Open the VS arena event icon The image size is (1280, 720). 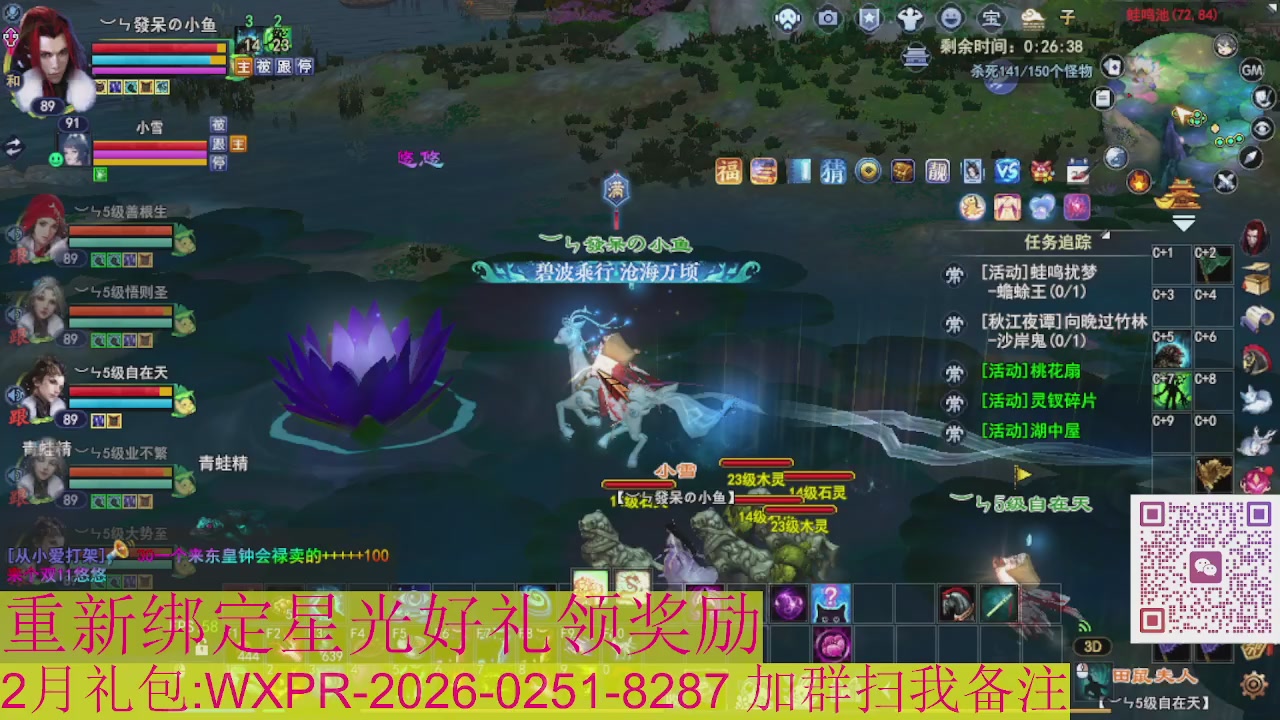tap(1008, 170)
